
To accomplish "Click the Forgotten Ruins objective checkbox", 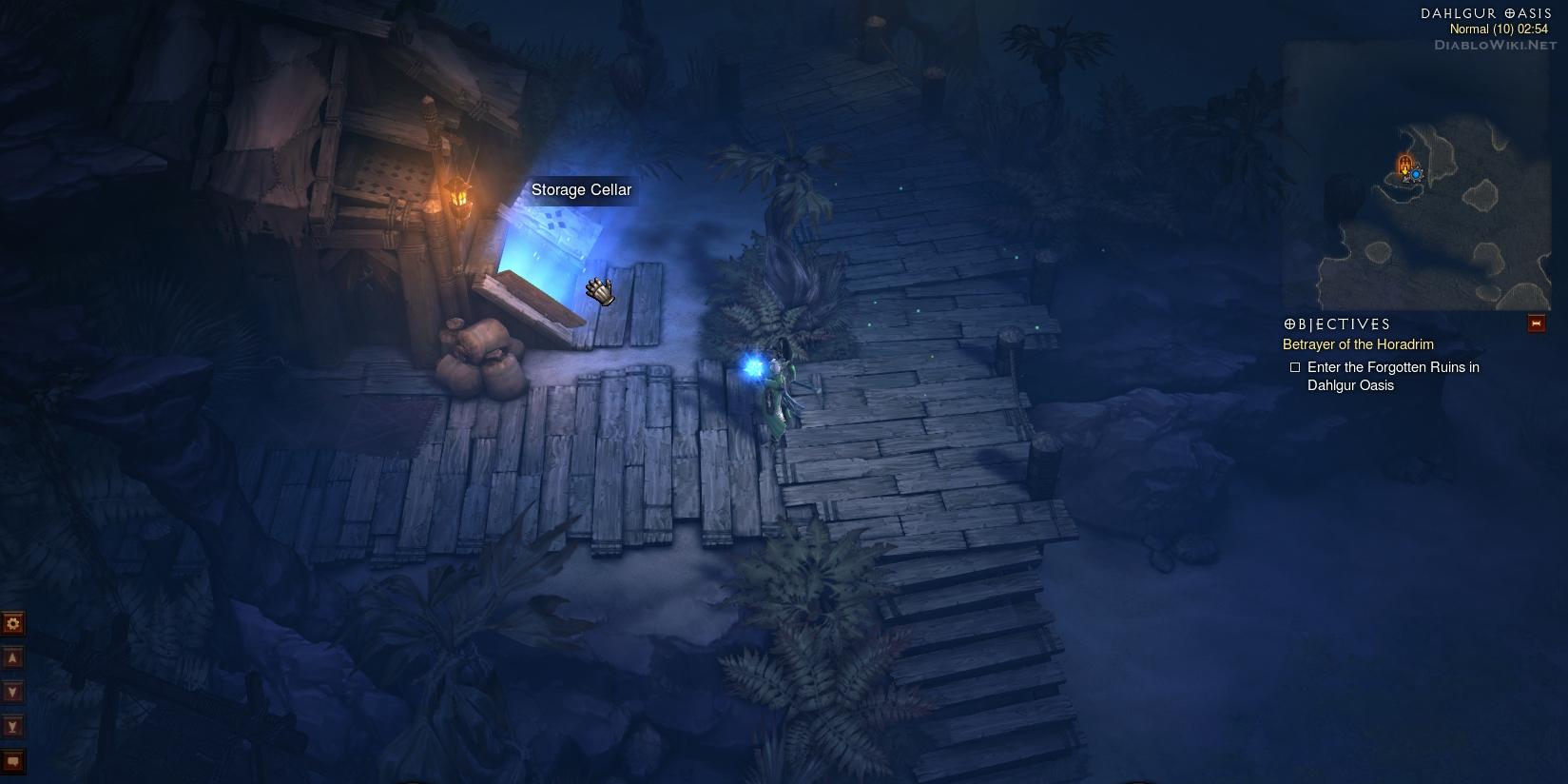I will tap(1294, 367).
